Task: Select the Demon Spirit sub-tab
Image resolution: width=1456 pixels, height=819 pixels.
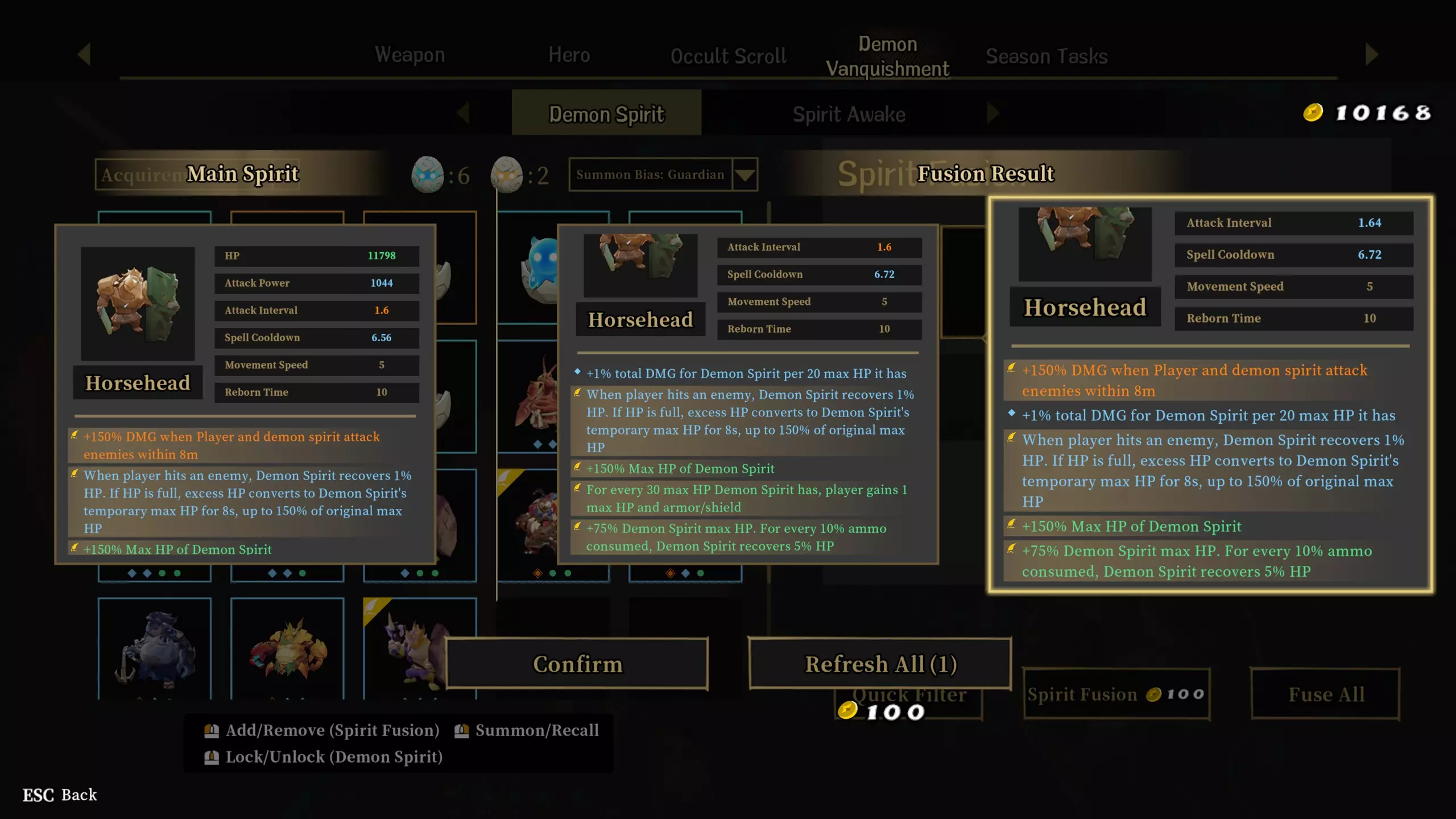Action: pyautogui.click(x=606, y=114)
